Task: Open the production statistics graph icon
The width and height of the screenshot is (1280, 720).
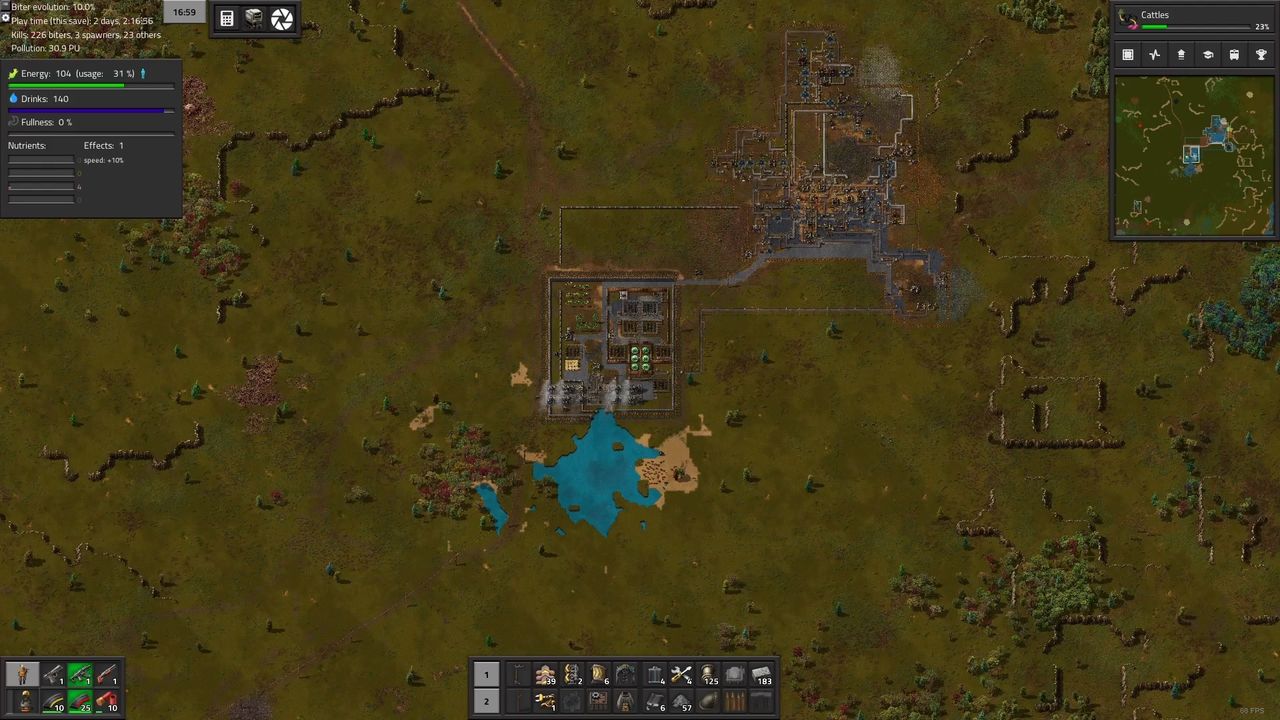Action: tap(1154, 55)
